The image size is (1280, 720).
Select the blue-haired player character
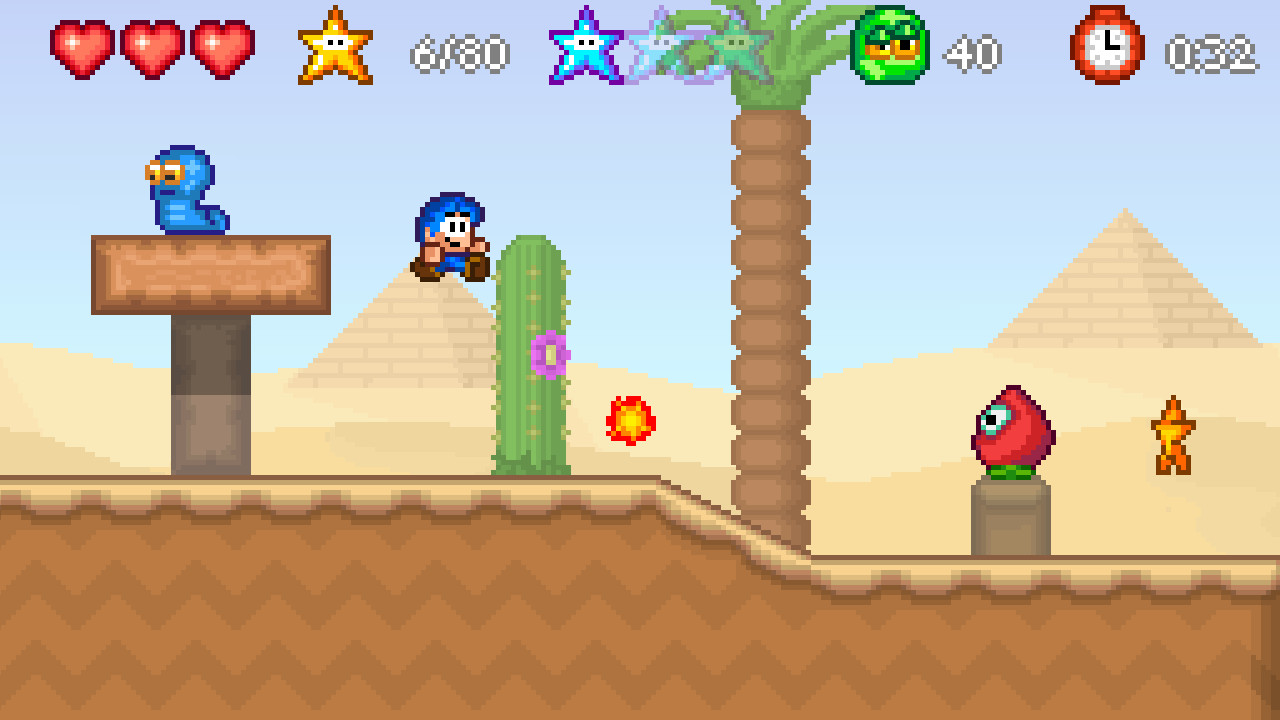452,240
